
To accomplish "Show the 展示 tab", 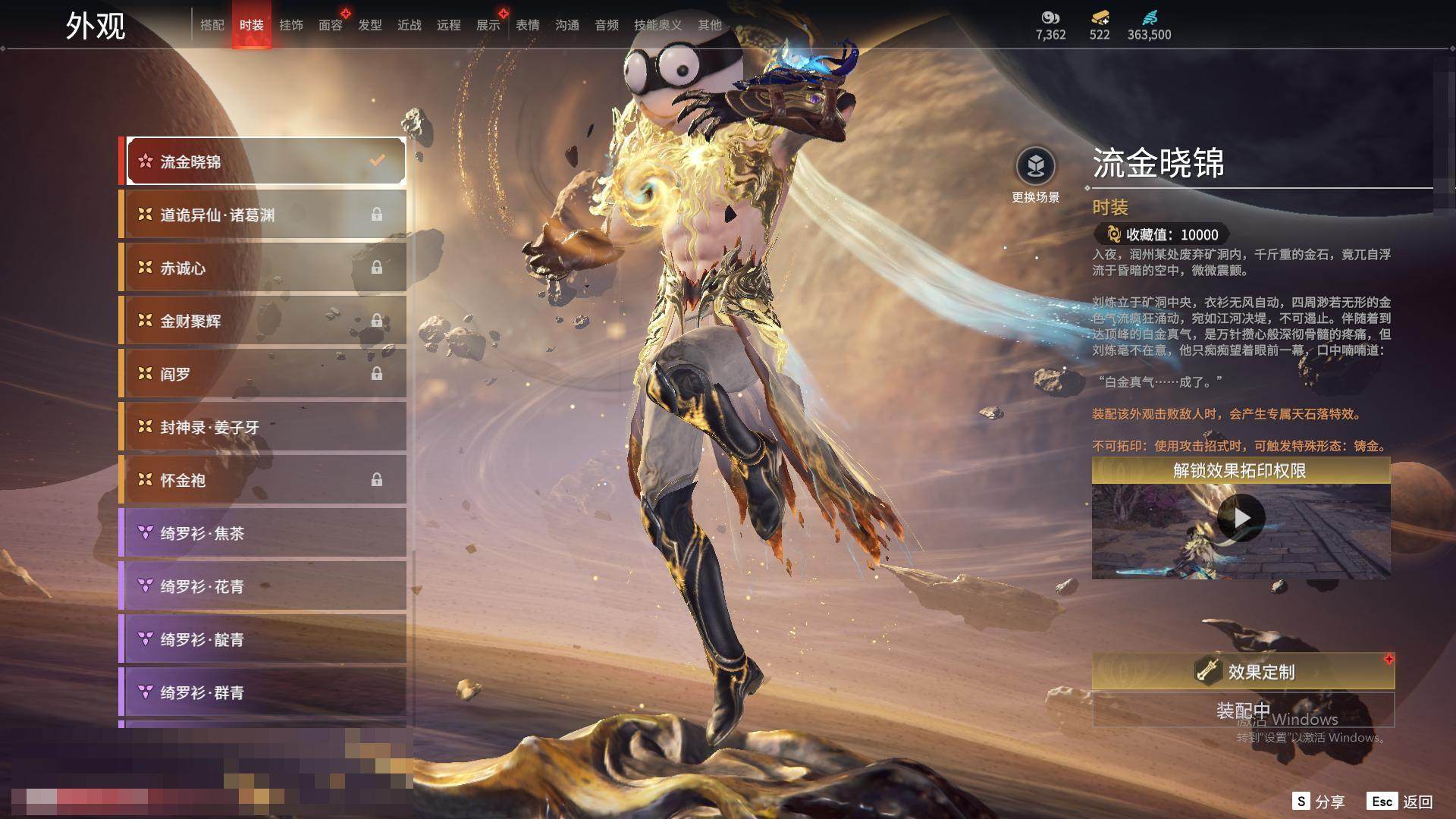I will [x=488, y=25].
